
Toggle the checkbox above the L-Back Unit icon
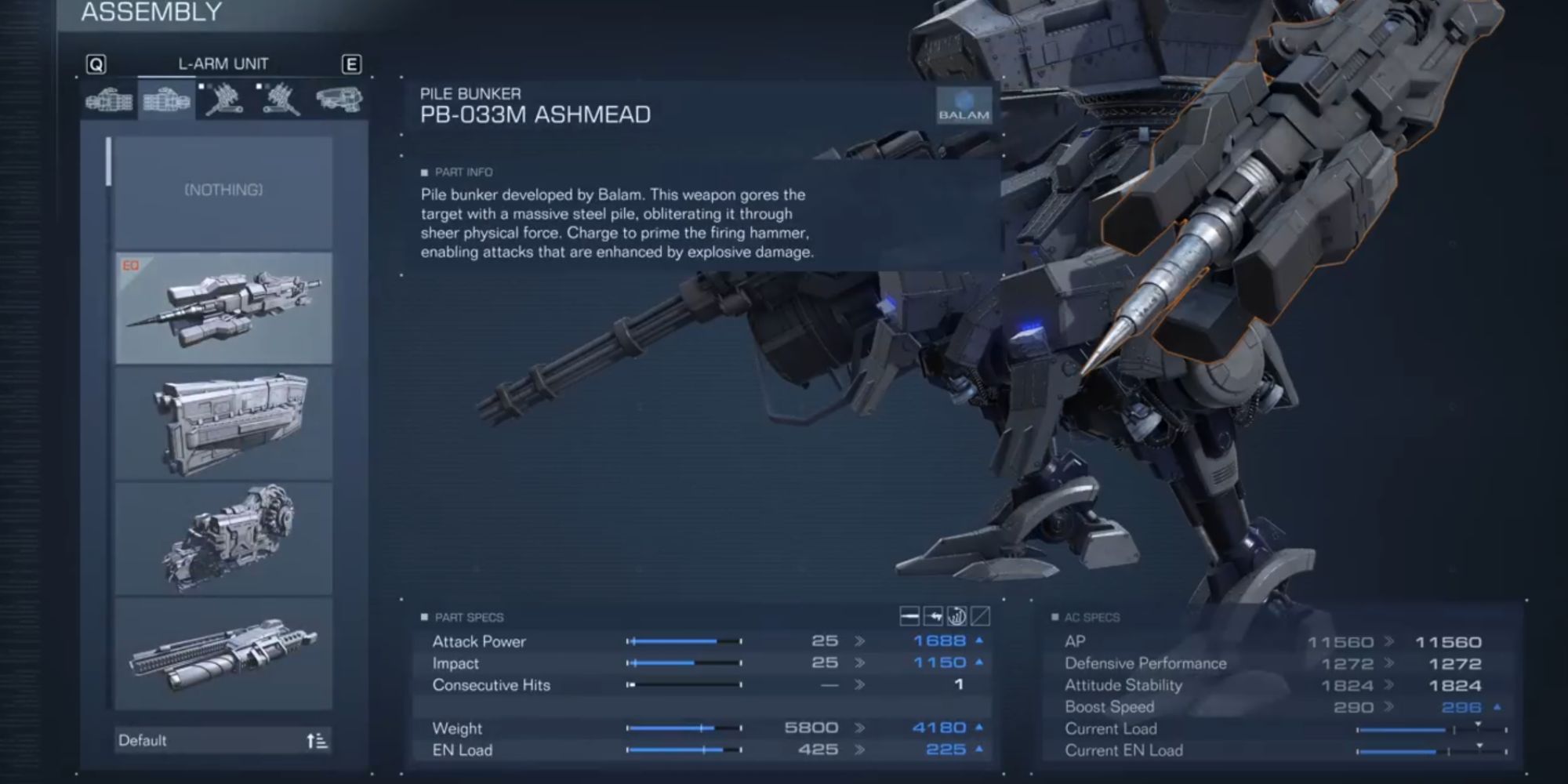[260, 86]
